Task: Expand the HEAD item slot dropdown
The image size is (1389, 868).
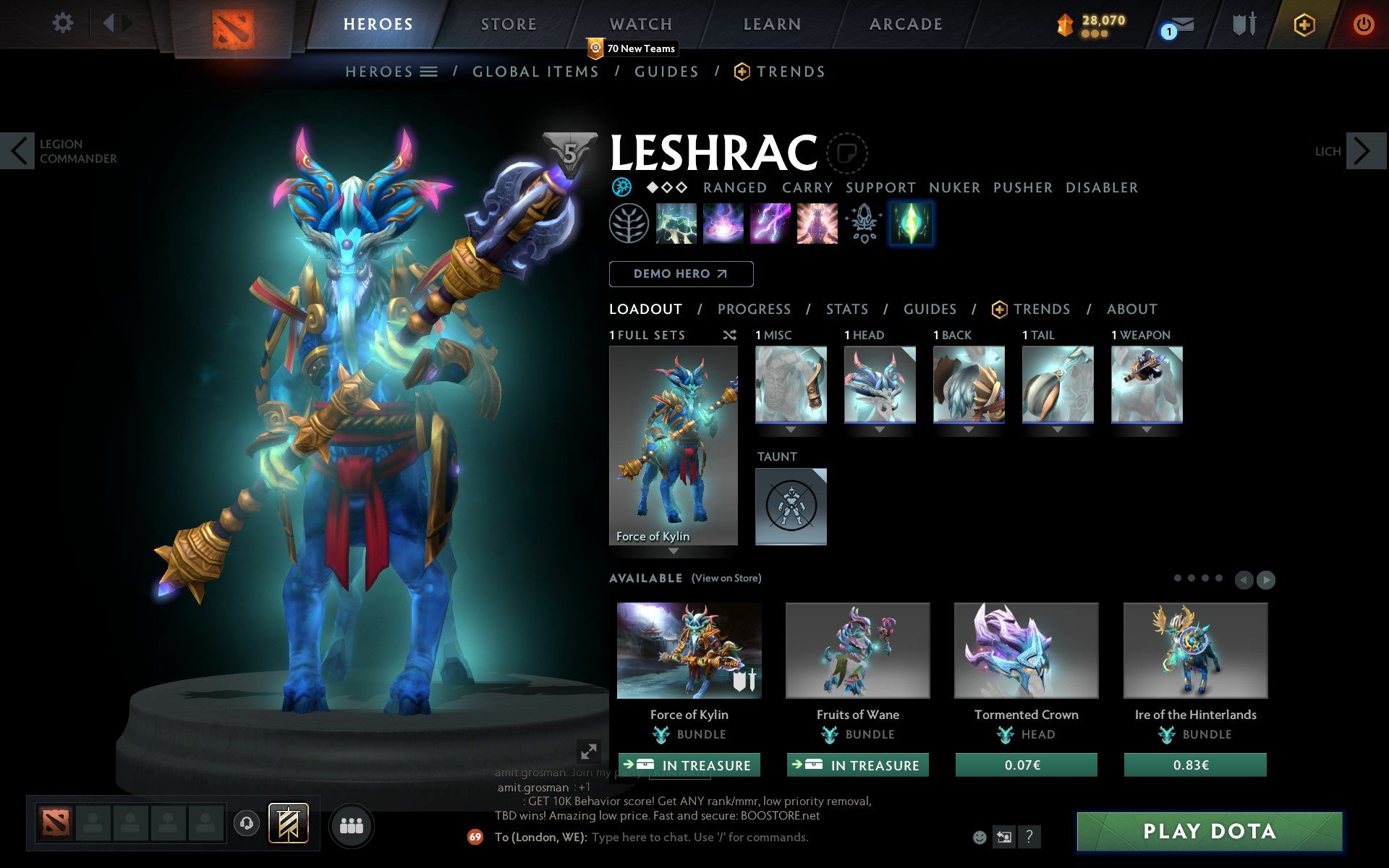Action: coord(880,429)
